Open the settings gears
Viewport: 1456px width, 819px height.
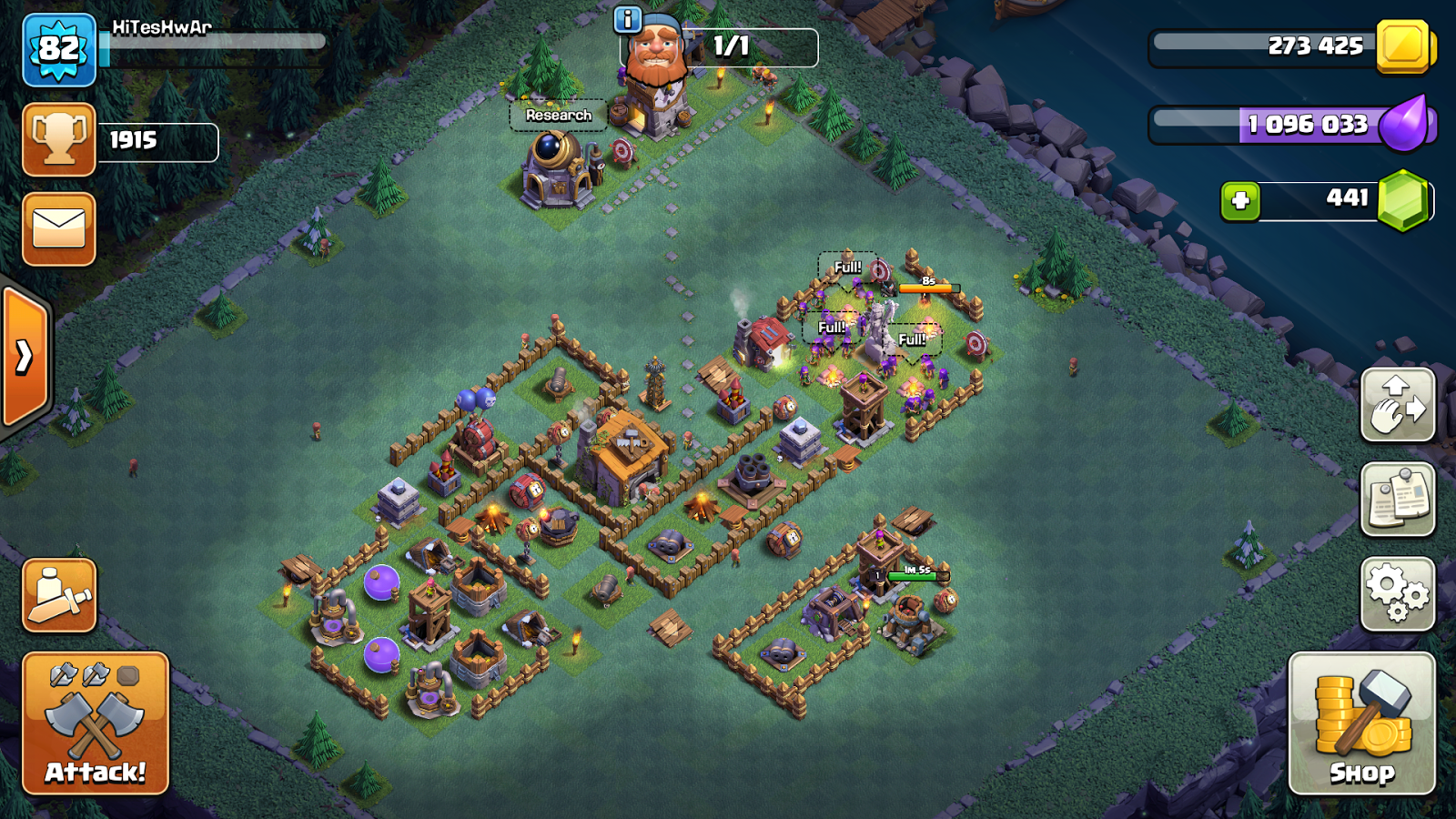[x=1398, y=593]
